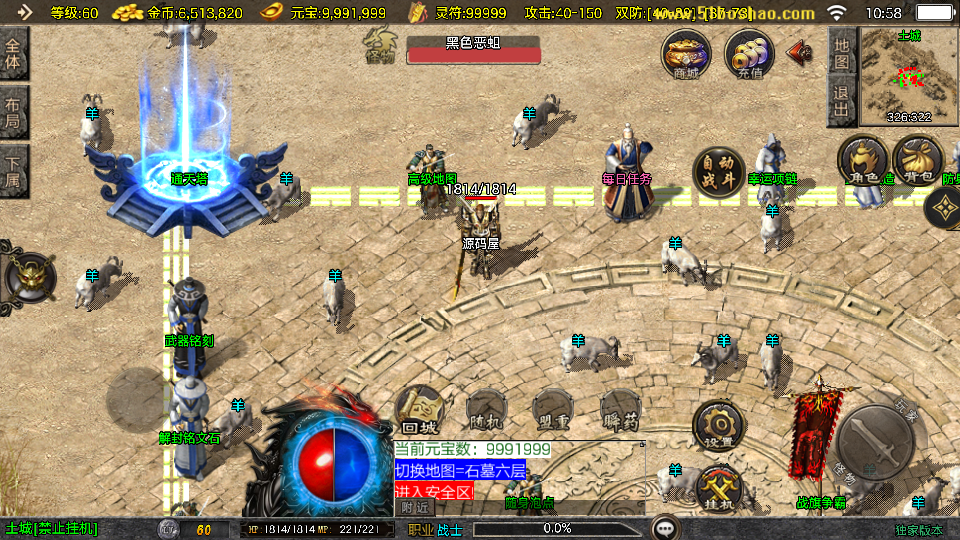
Task: Open the 设置 settings gear
Action: point(717,426)
